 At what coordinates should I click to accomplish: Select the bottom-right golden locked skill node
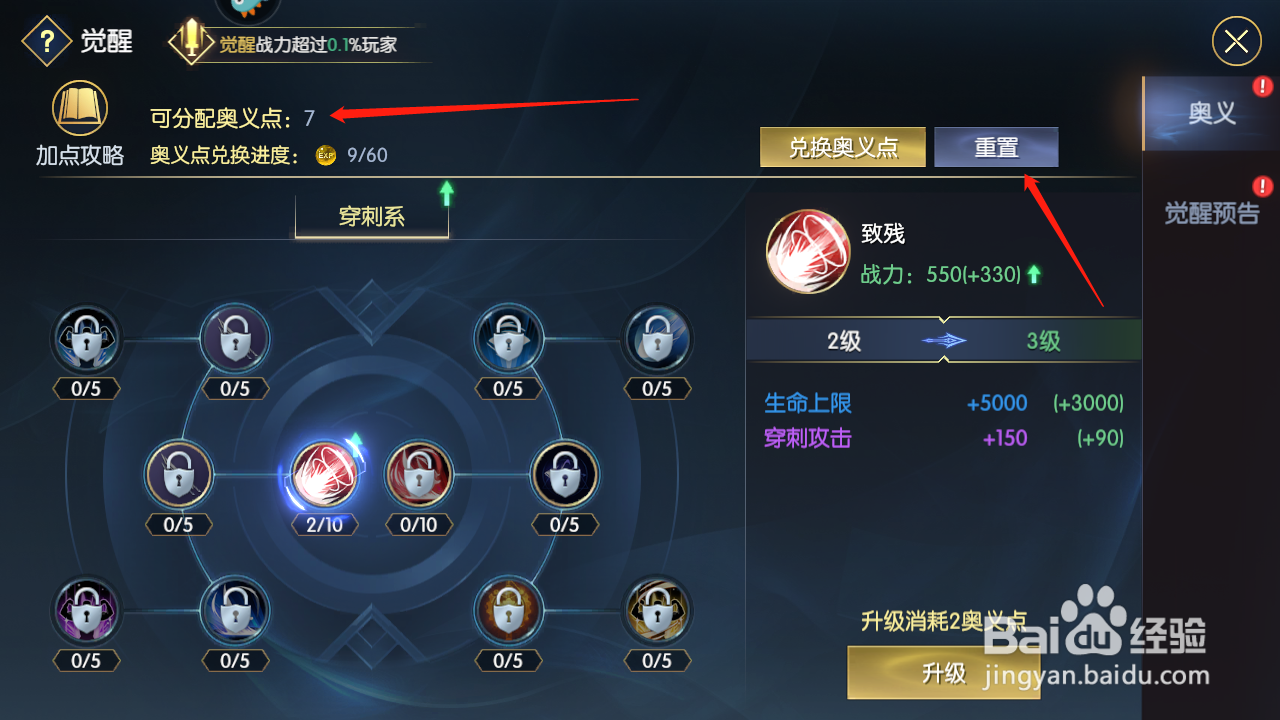(657, 610)
